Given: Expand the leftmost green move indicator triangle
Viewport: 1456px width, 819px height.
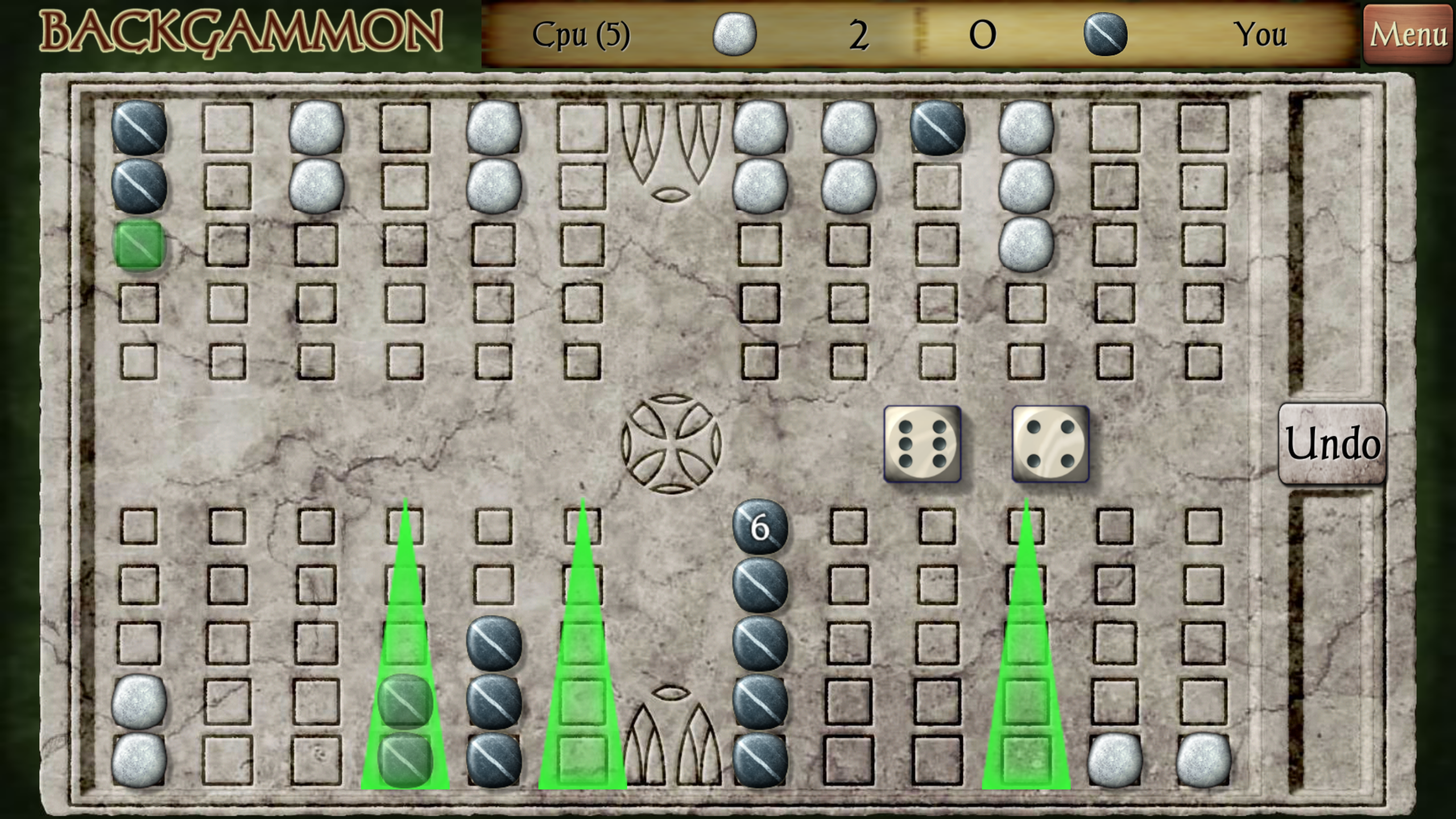Looking at the screenshot, I should (x=405, y=654).
